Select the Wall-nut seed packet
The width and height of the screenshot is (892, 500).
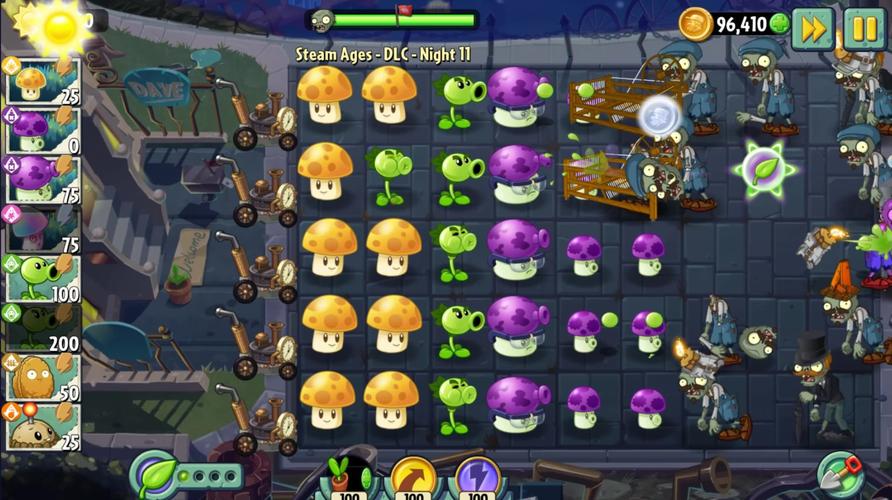(x=41, y=377)
